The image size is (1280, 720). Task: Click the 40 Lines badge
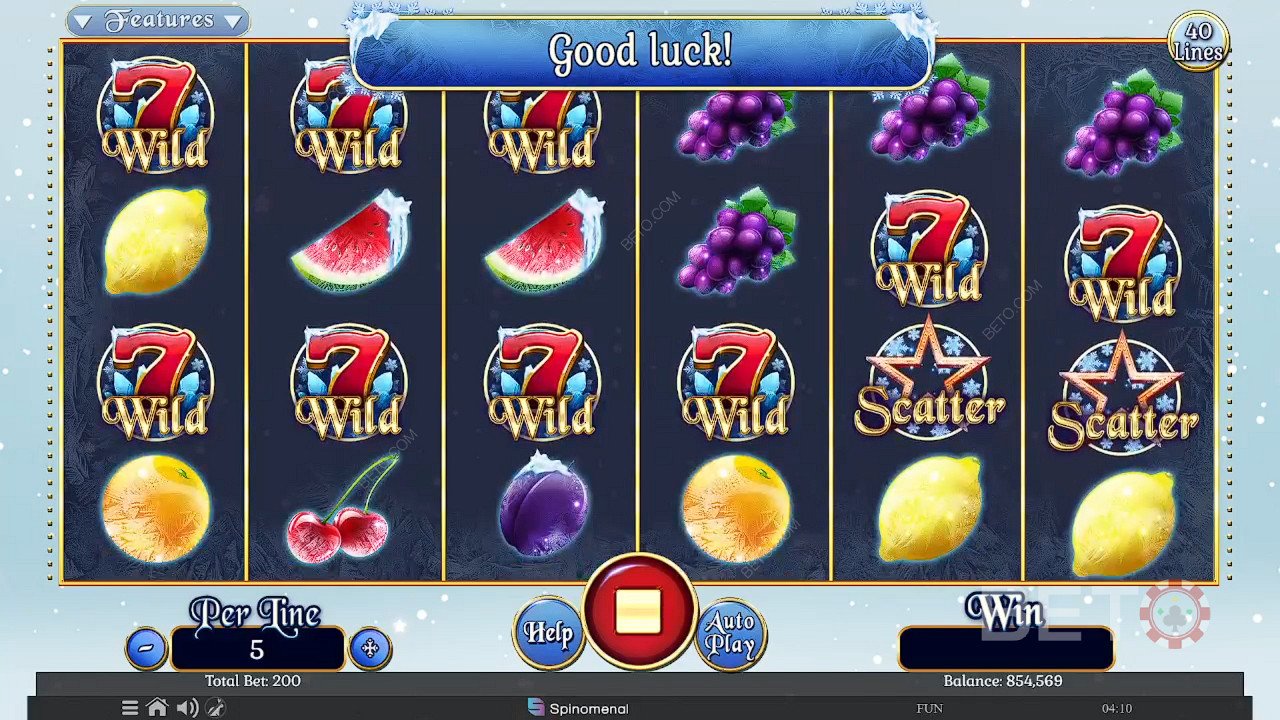pos(1198,42)
